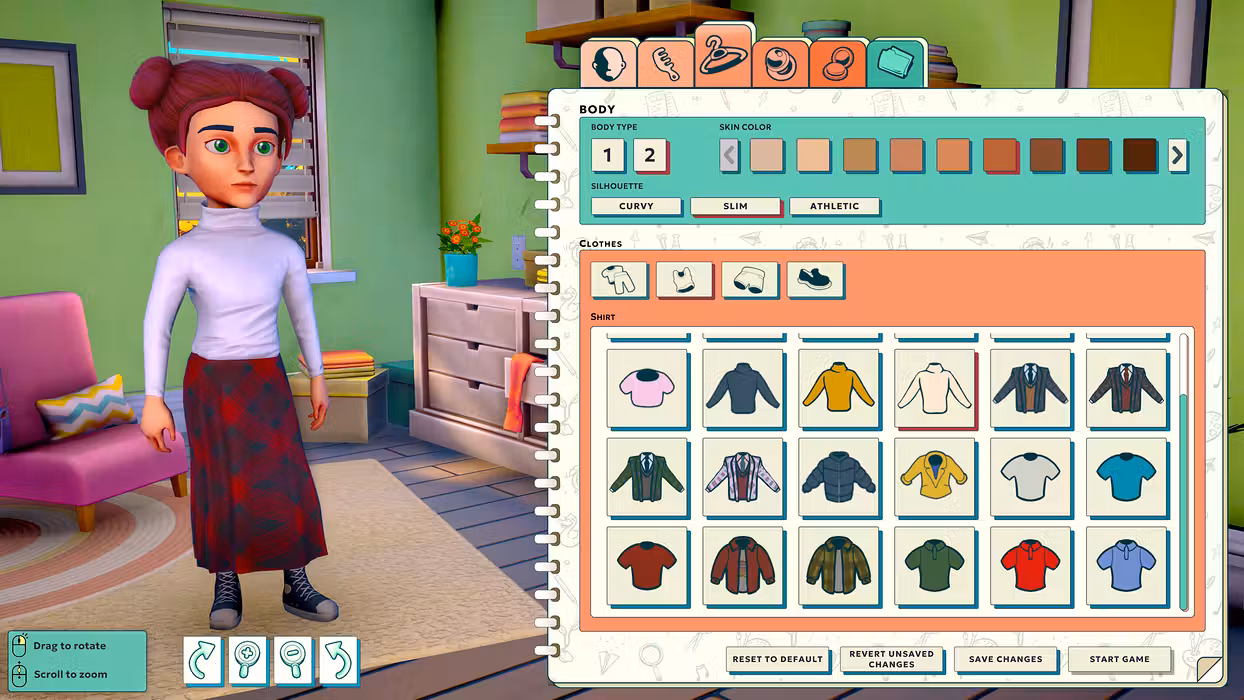1244x700 pixels.
Task: Open the underwear clothing category
Action: (x=750, y=280)
